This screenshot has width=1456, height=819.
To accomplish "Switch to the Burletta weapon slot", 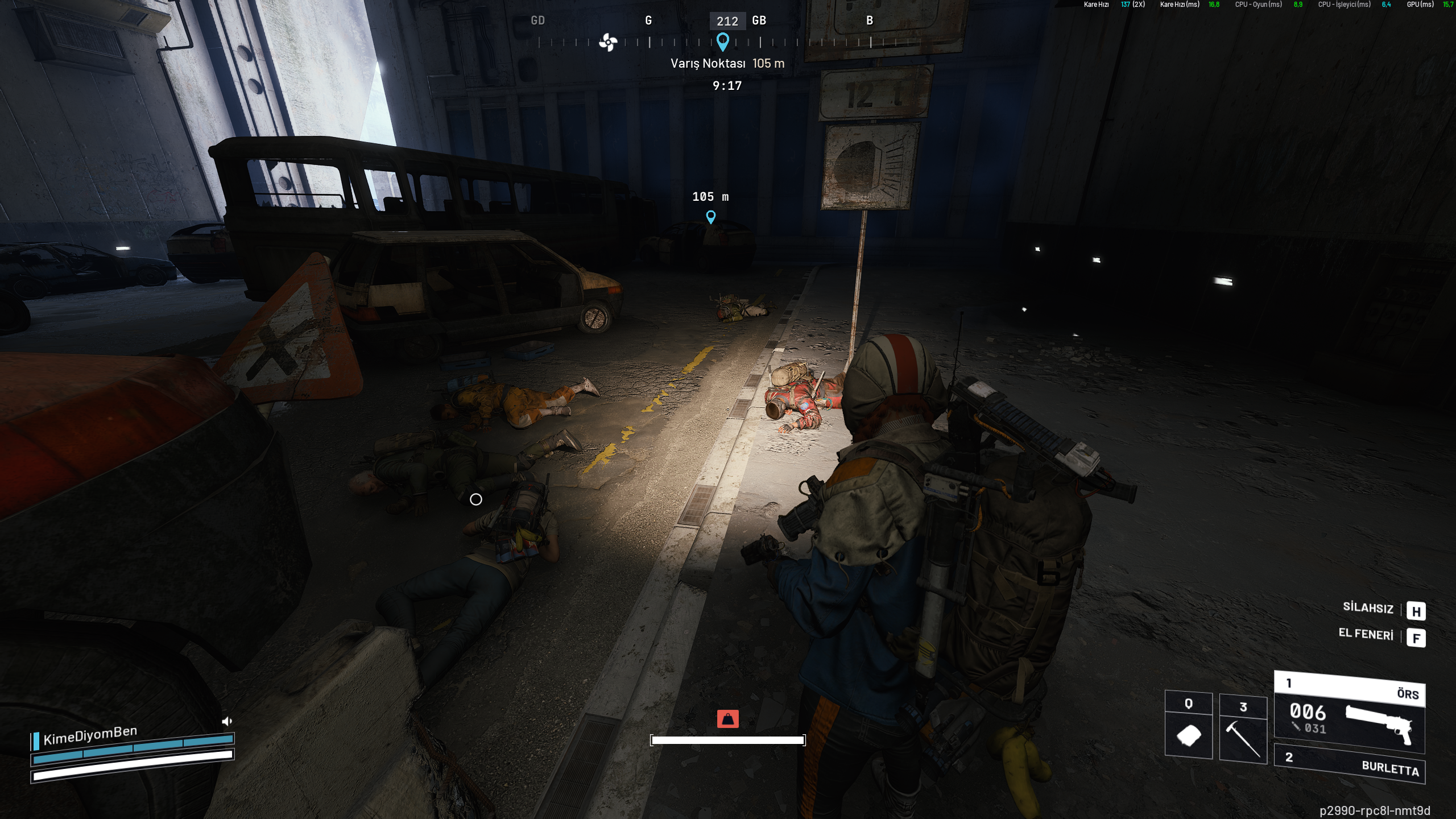I will [1349, 764].
